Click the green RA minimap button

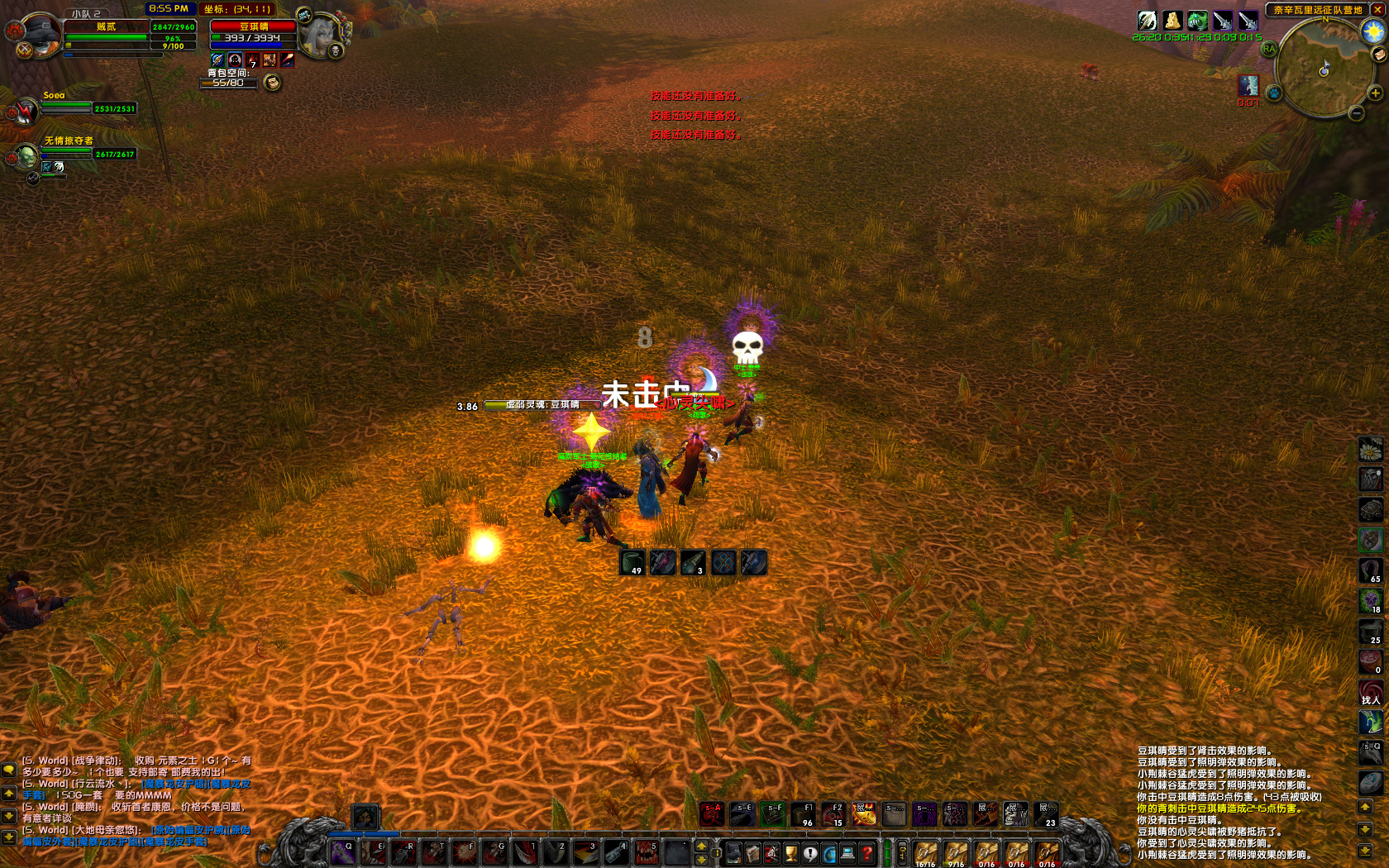[x=1269, y=49]
